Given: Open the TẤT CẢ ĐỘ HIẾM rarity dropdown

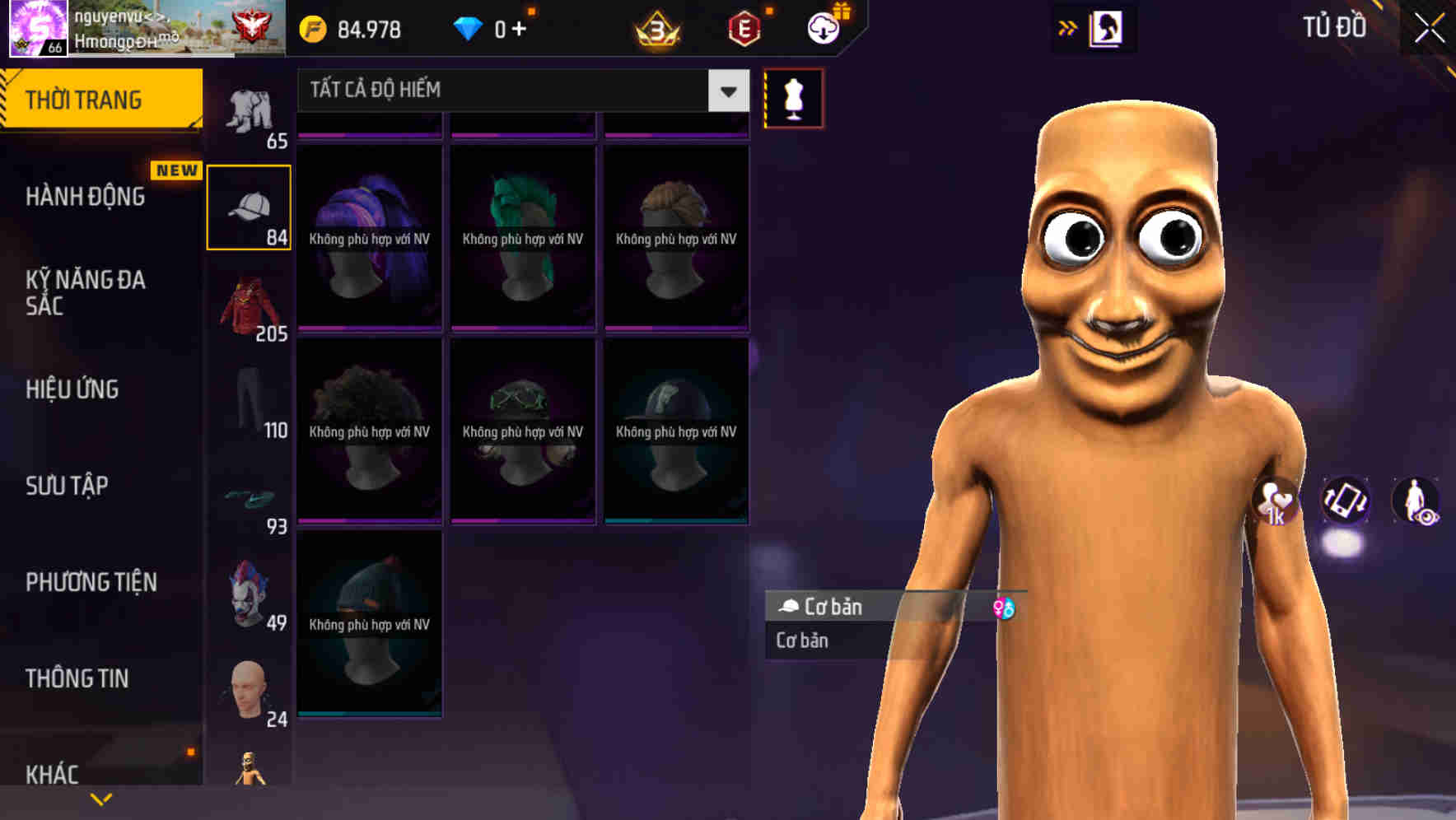Looking at the screenshot, I should [x=519, y=91].
